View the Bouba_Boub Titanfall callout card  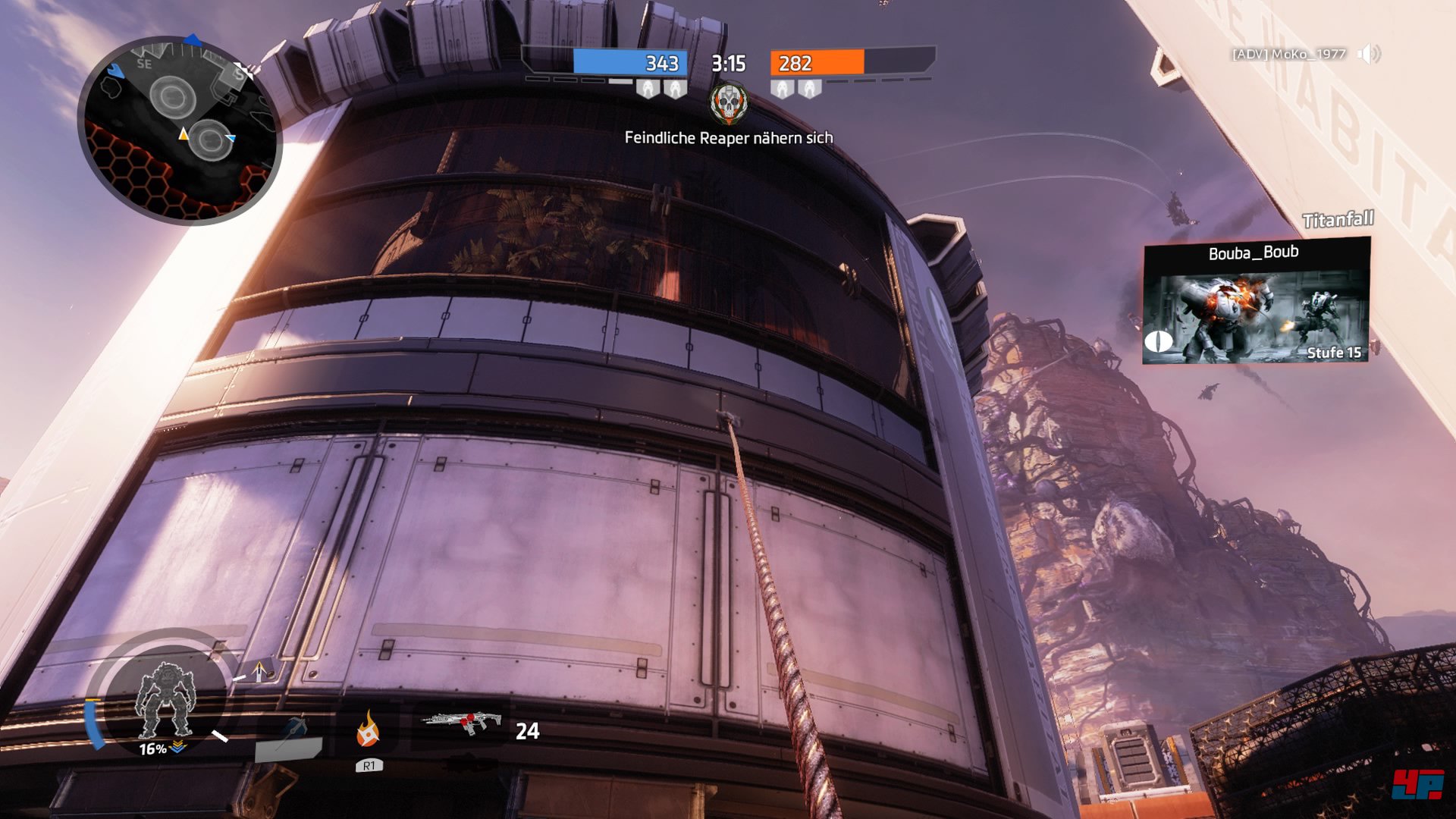1256,302
